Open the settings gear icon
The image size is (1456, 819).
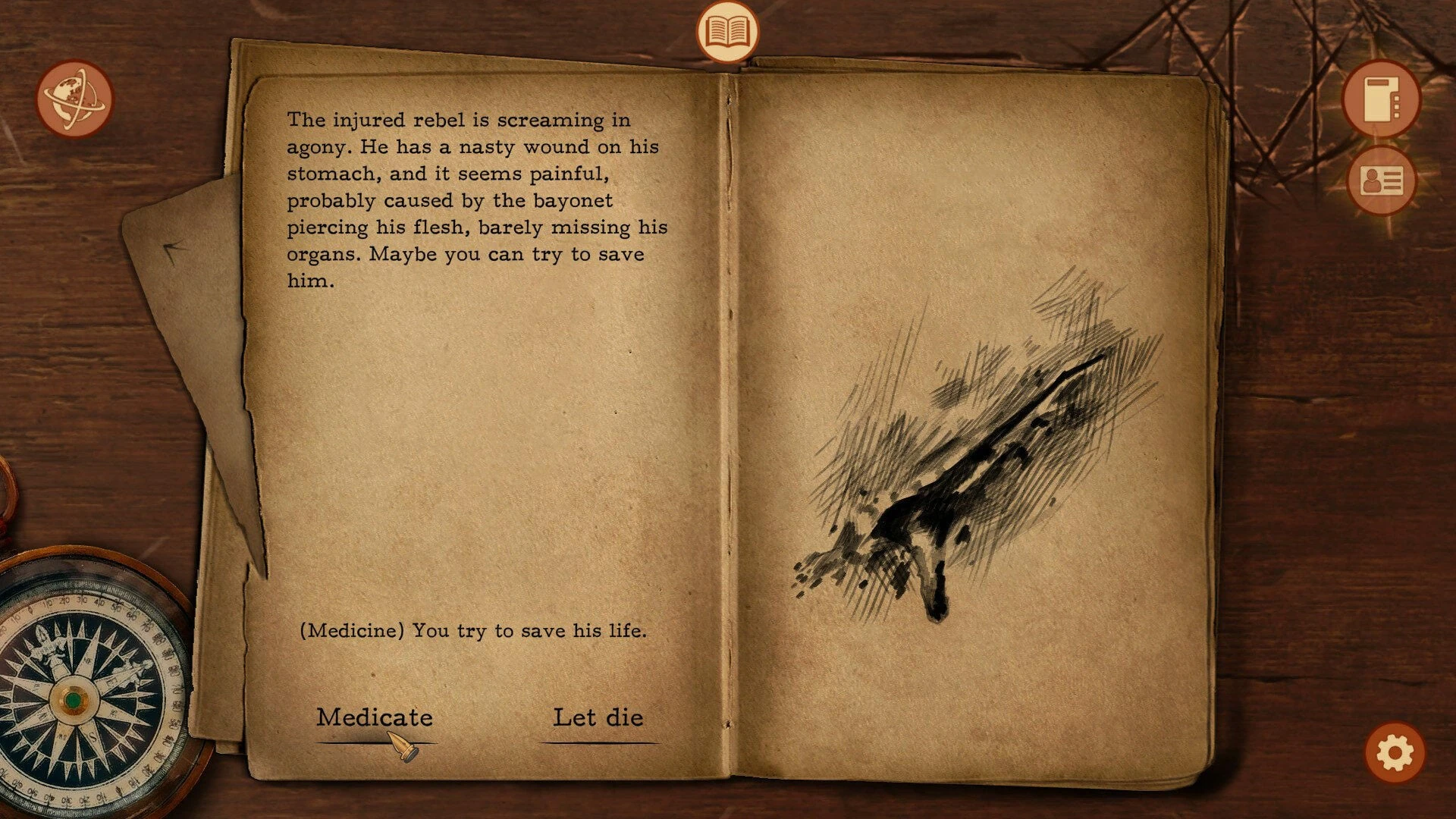(1395, 753)
